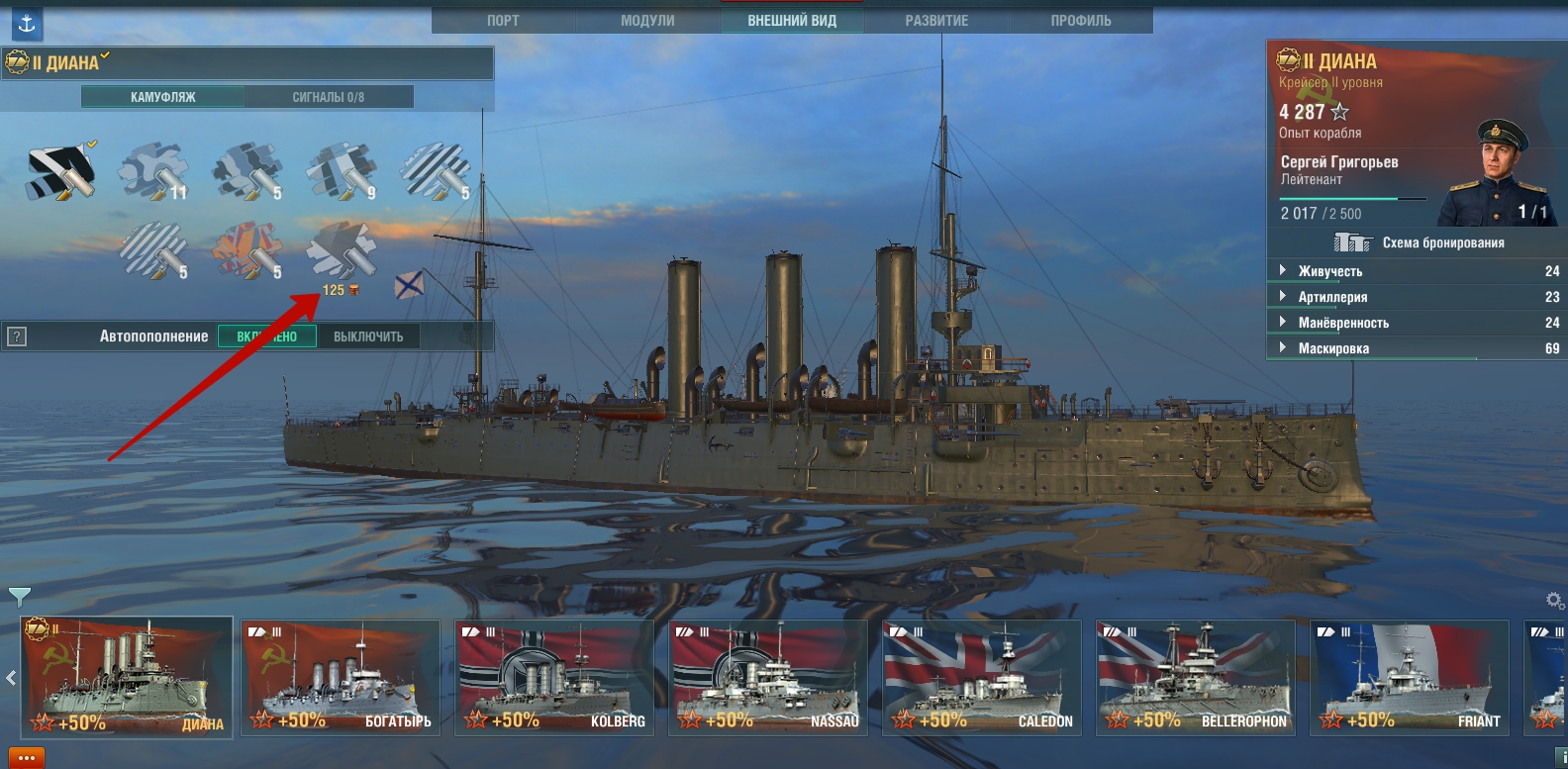Go to the Профиль tab
Screen dimensions: 1568x769
coord(1081,20)
